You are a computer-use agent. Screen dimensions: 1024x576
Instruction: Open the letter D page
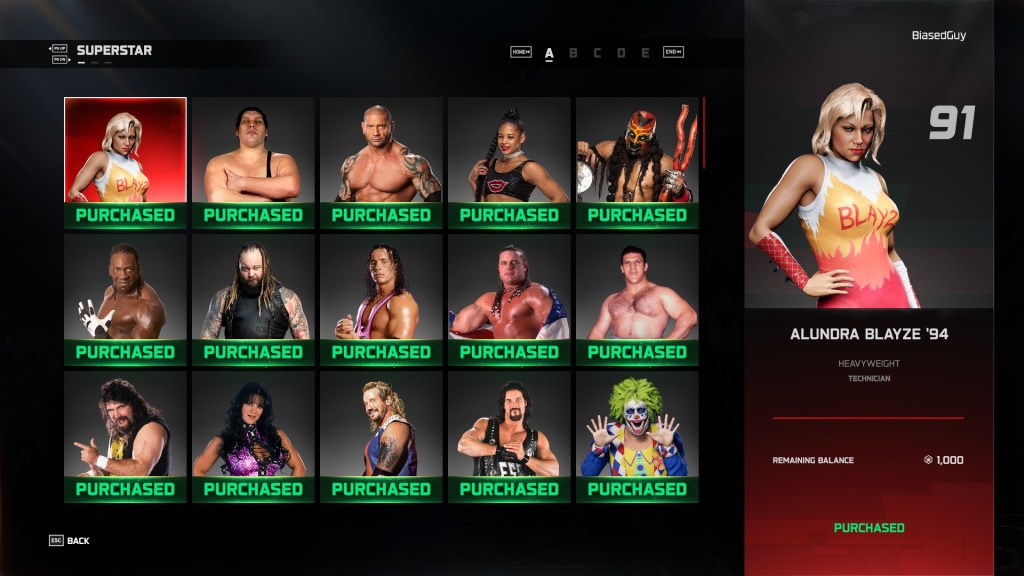(x=621, y=53)
